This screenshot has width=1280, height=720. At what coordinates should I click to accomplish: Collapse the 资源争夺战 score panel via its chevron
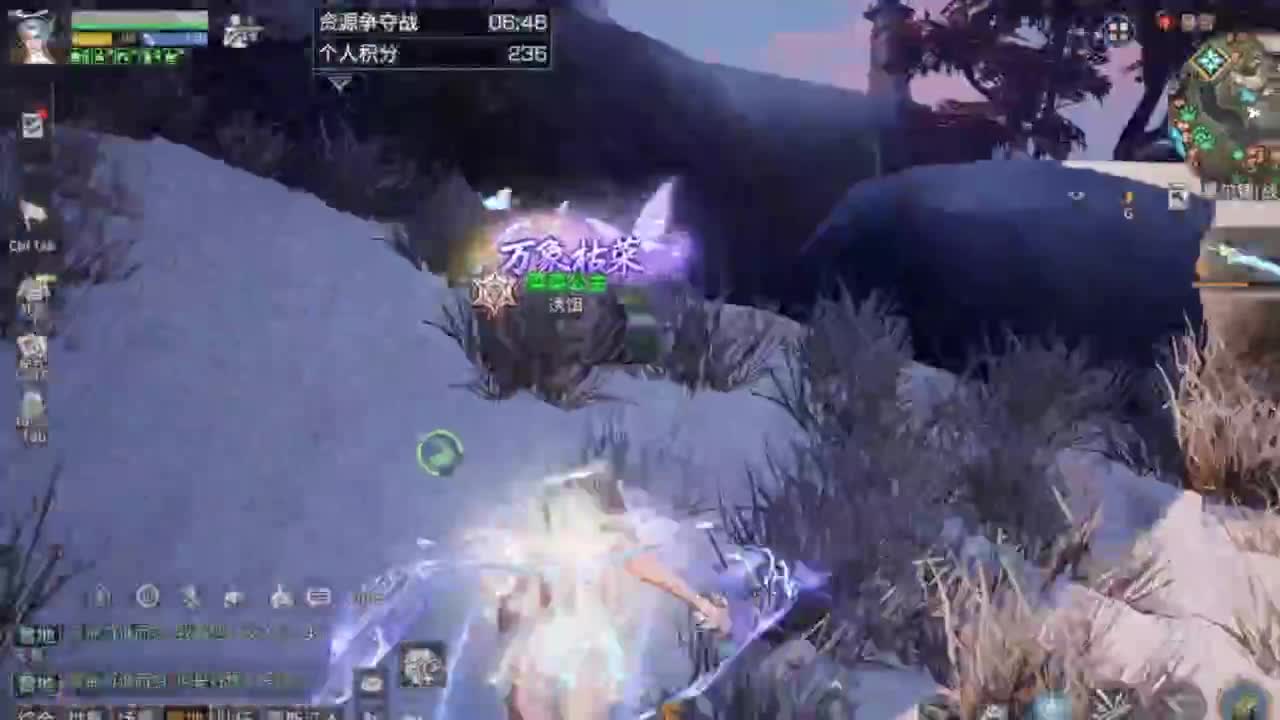(338, 86)
